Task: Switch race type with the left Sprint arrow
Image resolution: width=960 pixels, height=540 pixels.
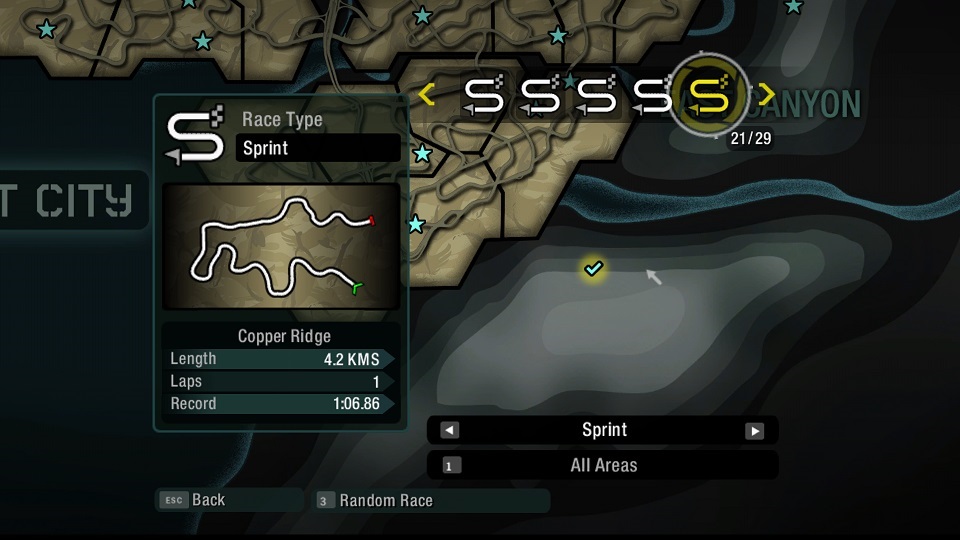Action: [450, 430]
